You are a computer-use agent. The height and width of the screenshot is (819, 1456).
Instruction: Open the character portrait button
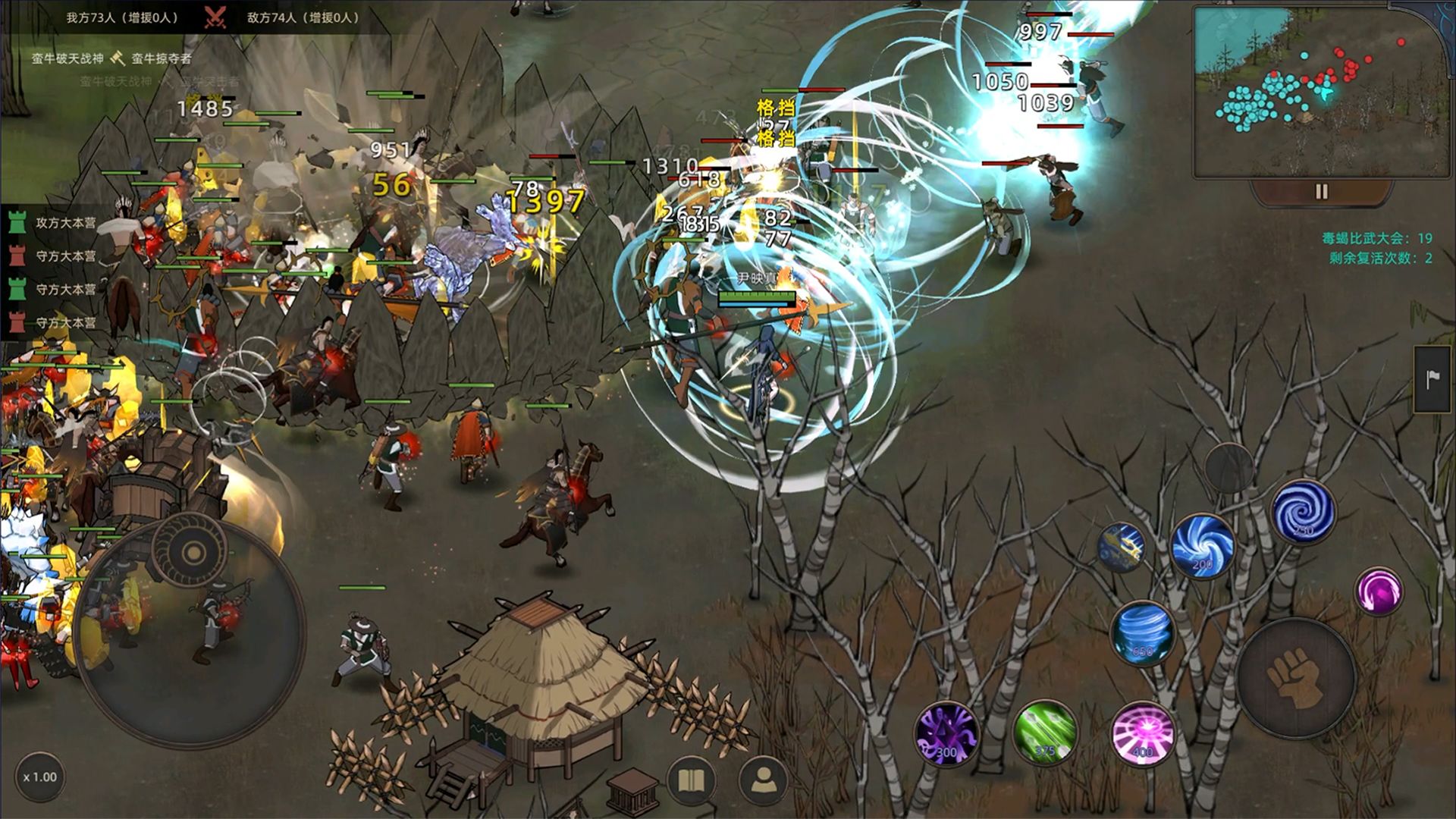click(x=762, y=780)
